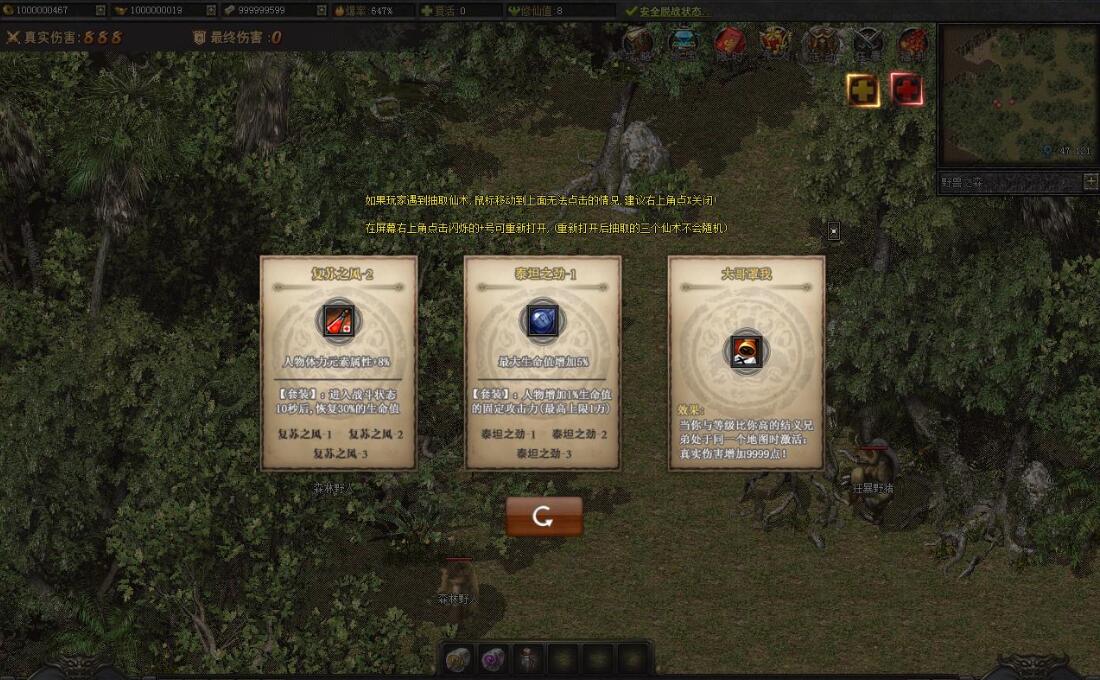Select the 复苏之风-2 card
Screen dimensions: 1100x680
coord(338,362)
